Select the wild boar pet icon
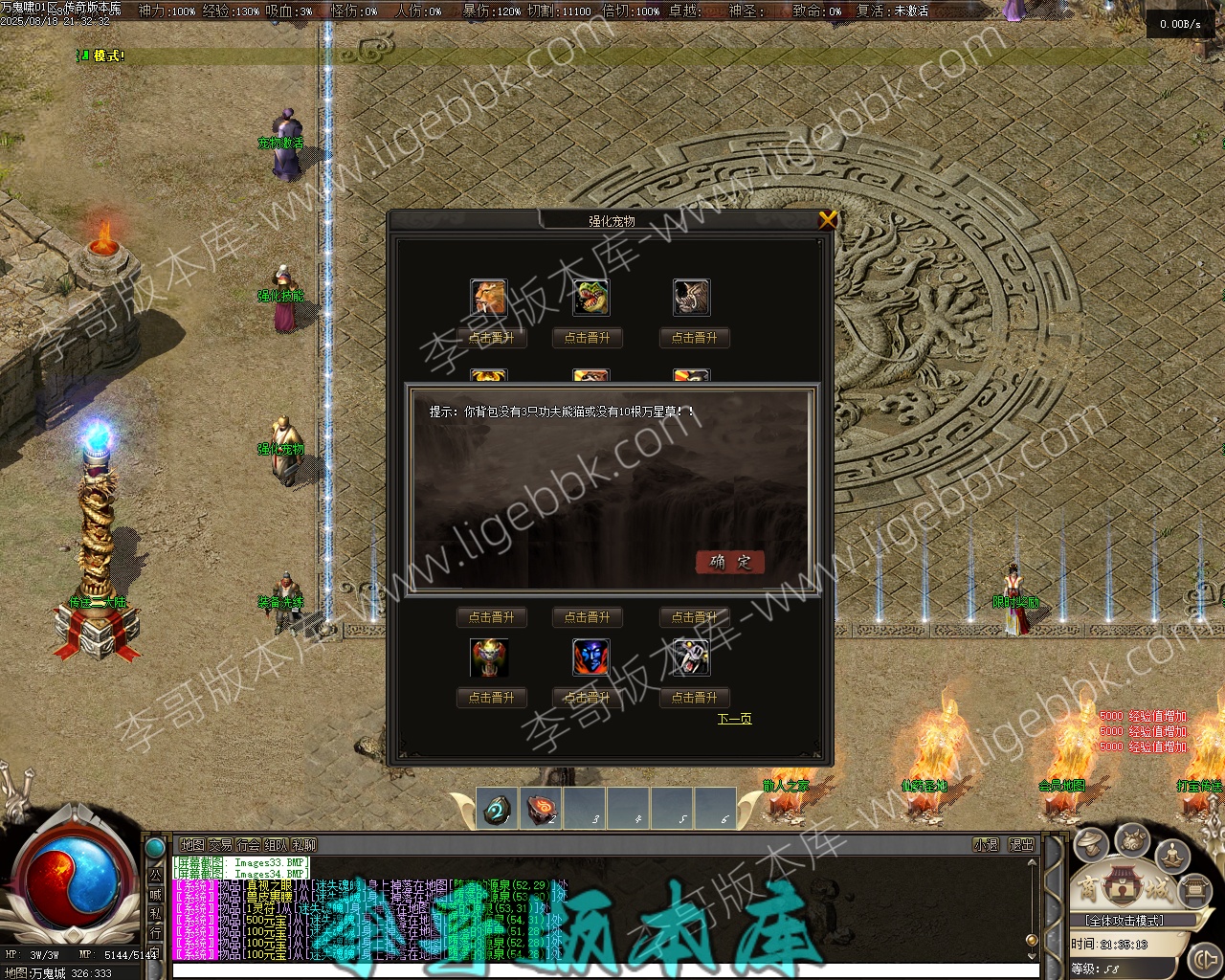 (691, 298)
